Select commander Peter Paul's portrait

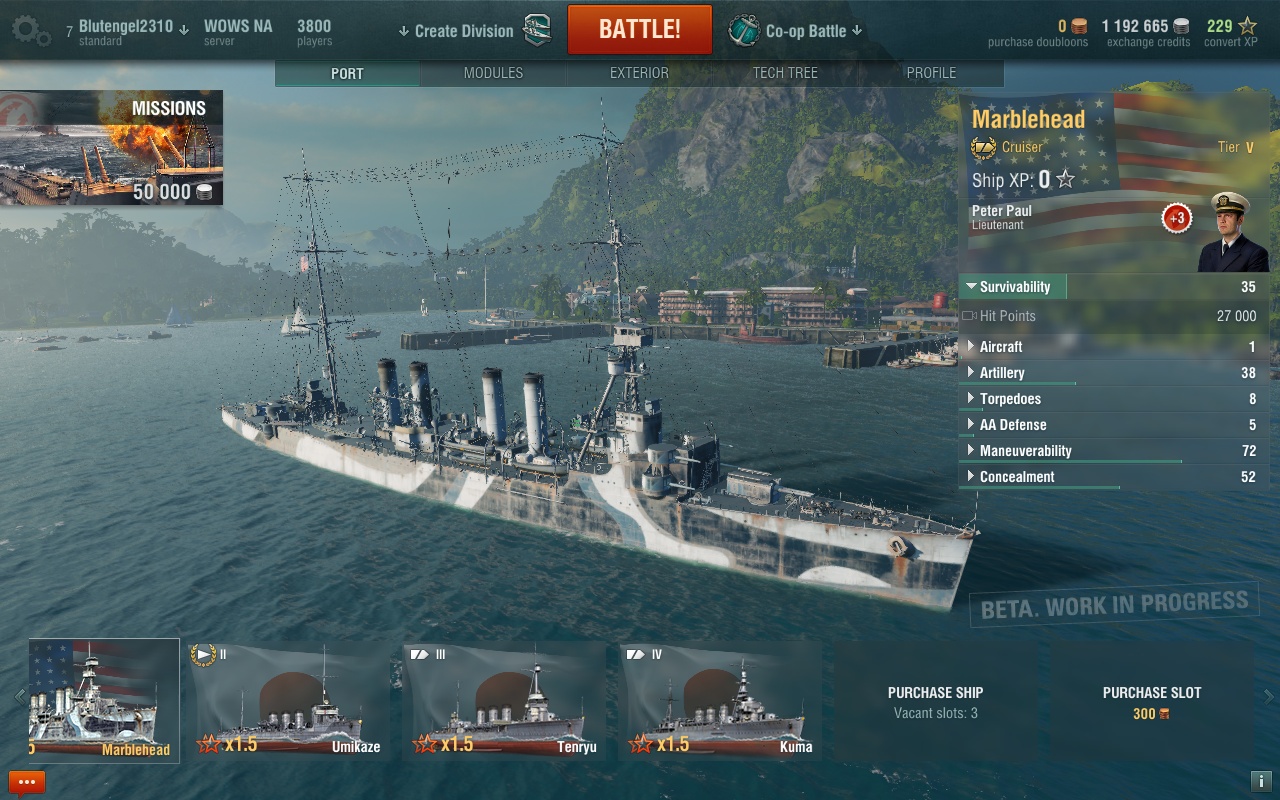pyautogui.click(x=1231, y=233)
